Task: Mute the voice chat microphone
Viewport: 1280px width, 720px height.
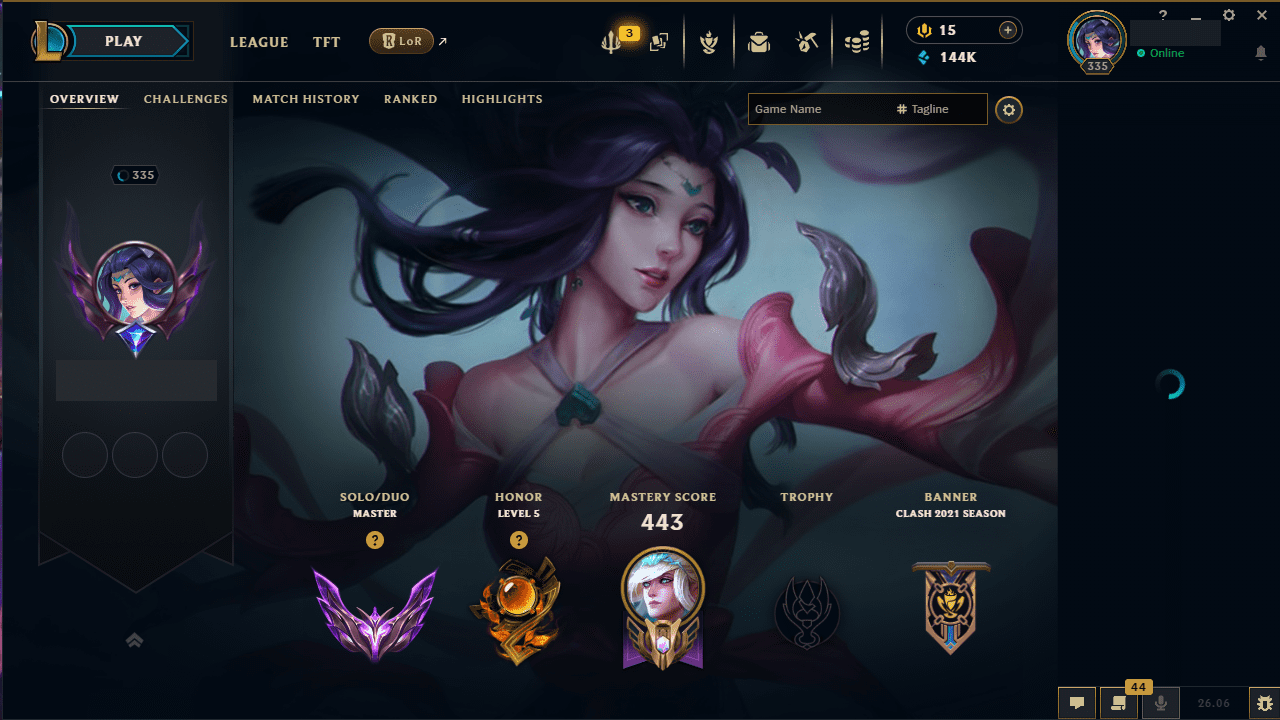Action: [1160, 703]
